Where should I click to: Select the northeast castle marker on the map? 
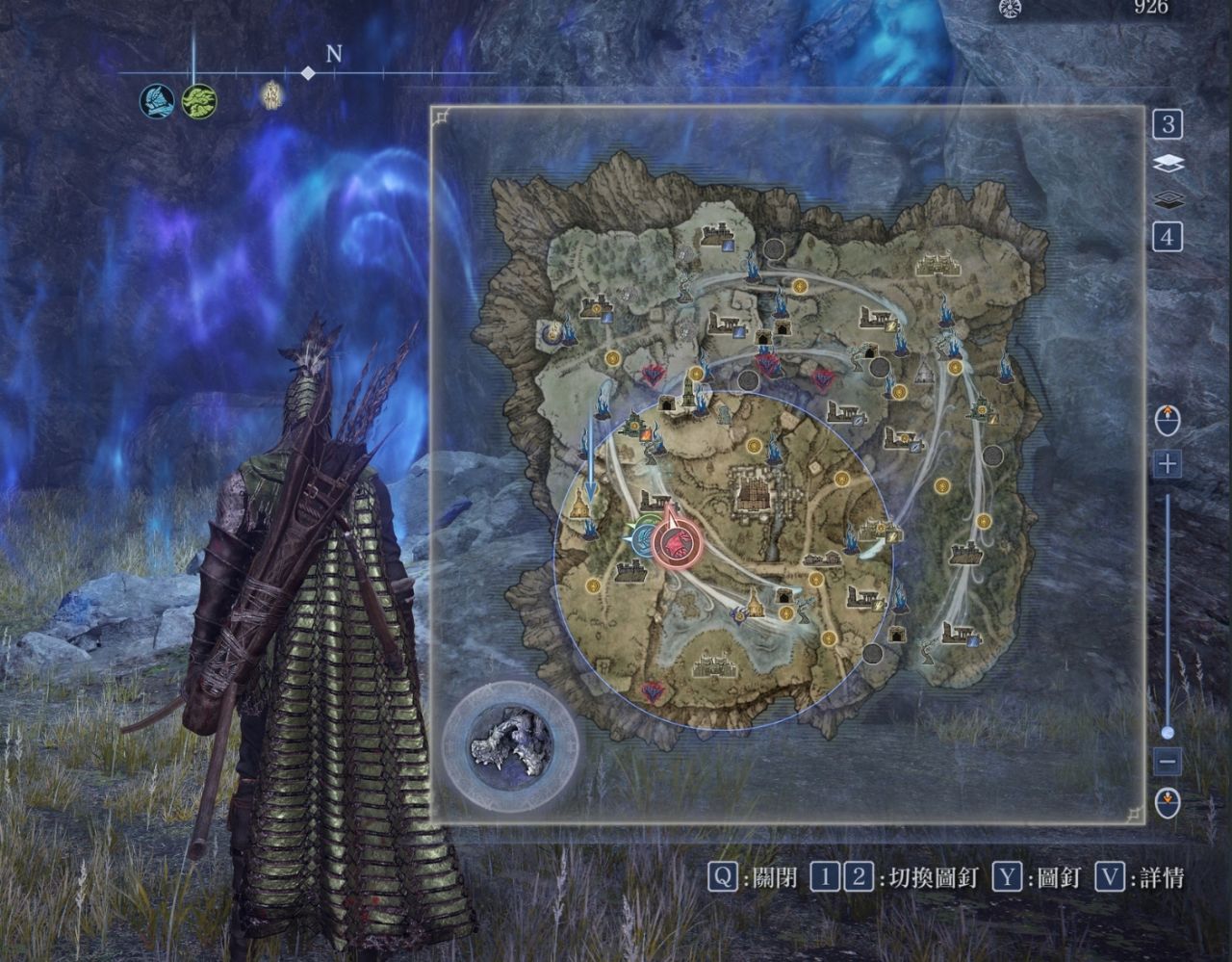(938, 263)
